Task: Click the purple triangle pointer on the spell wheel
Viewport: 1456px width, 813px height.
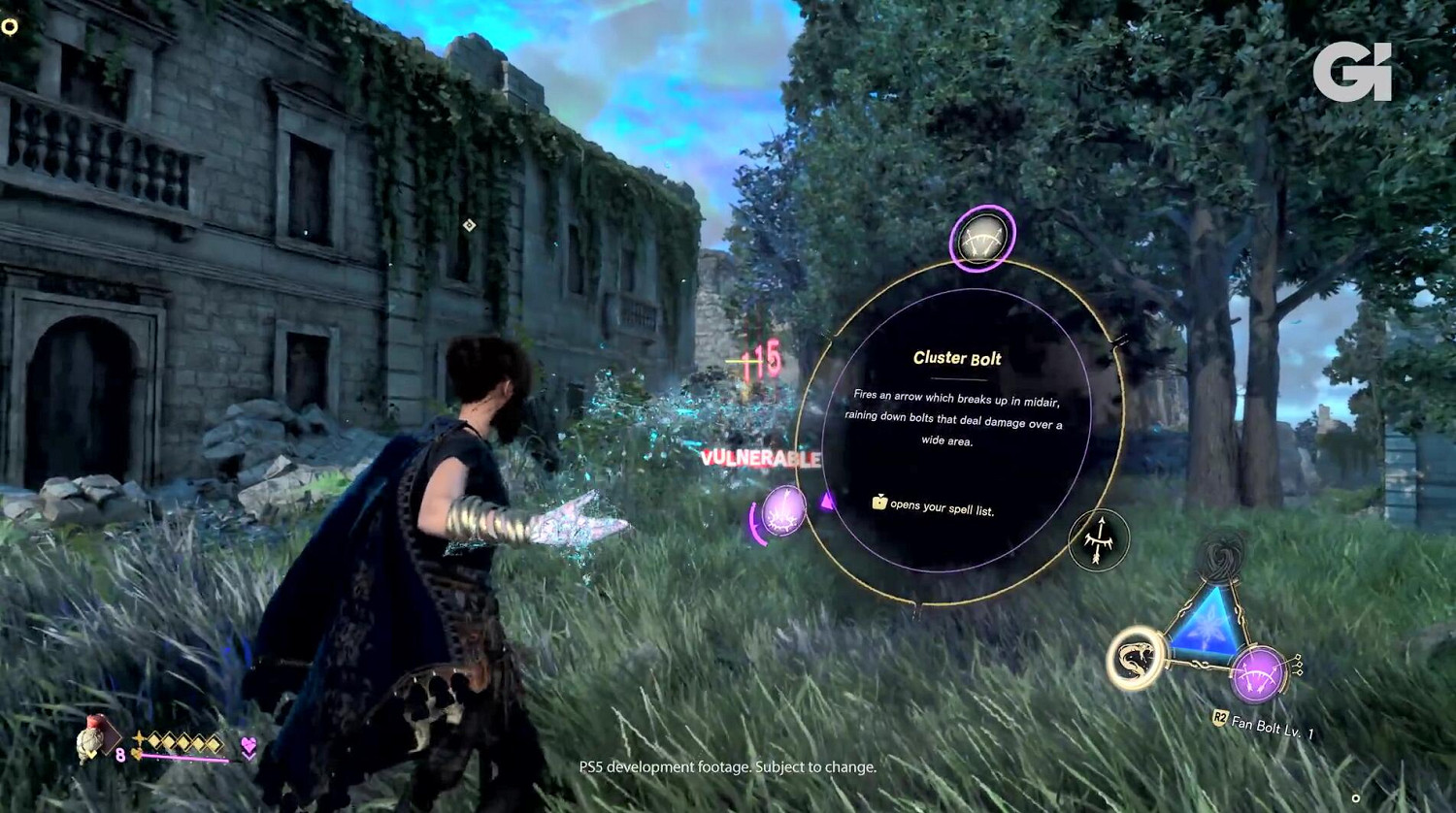Action: pyautogui.click(x=825, y=501)
